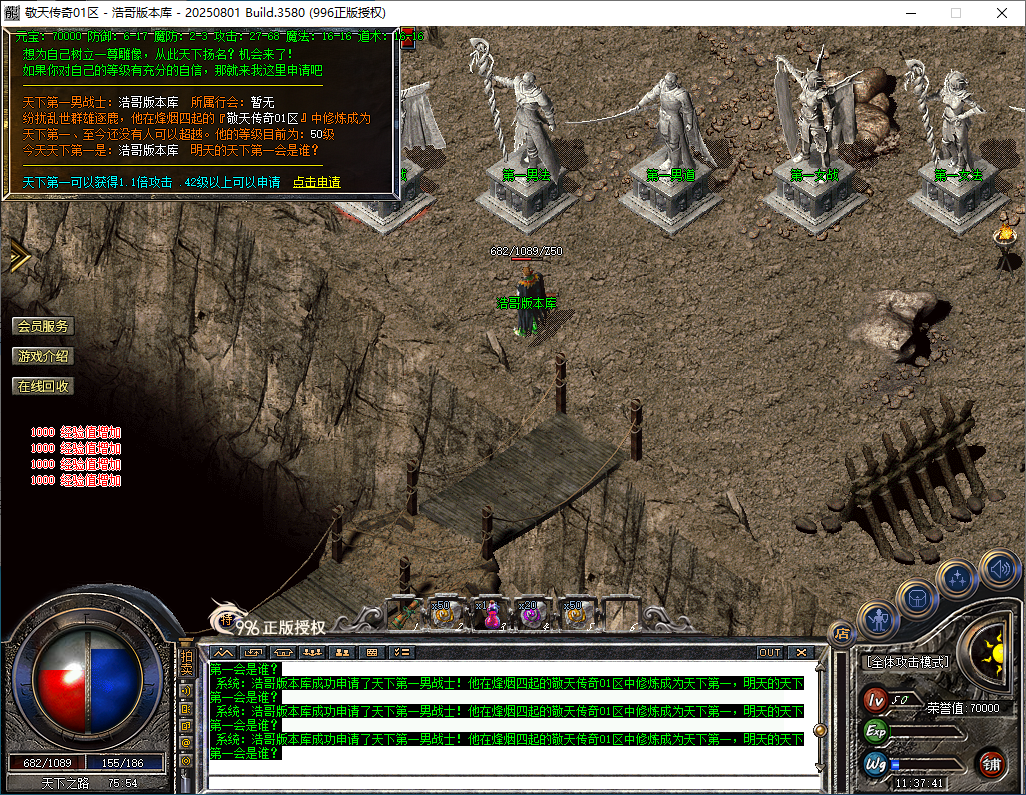The height and width of the screenshot is (795, 1026).
Task: Open the 店 shop button
Action: [x=841, y=632]
